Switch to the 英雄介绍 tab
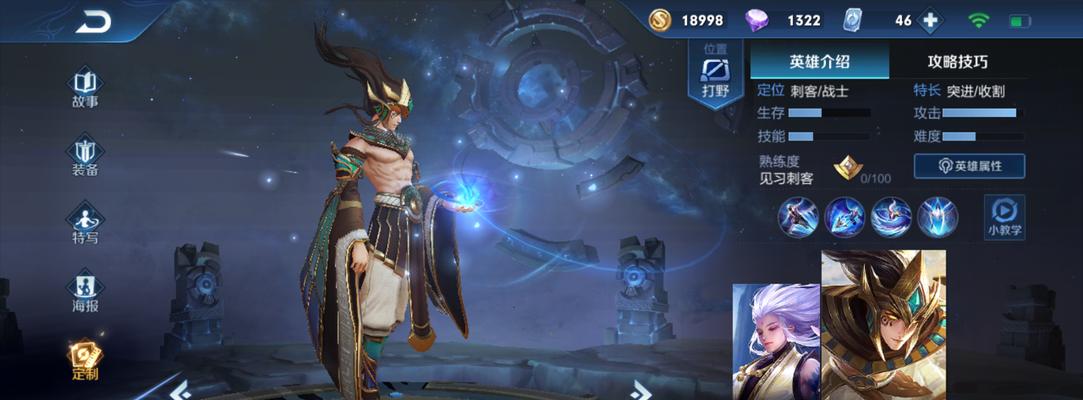This screenshot has width=1083, height=400. click(819, 61)
